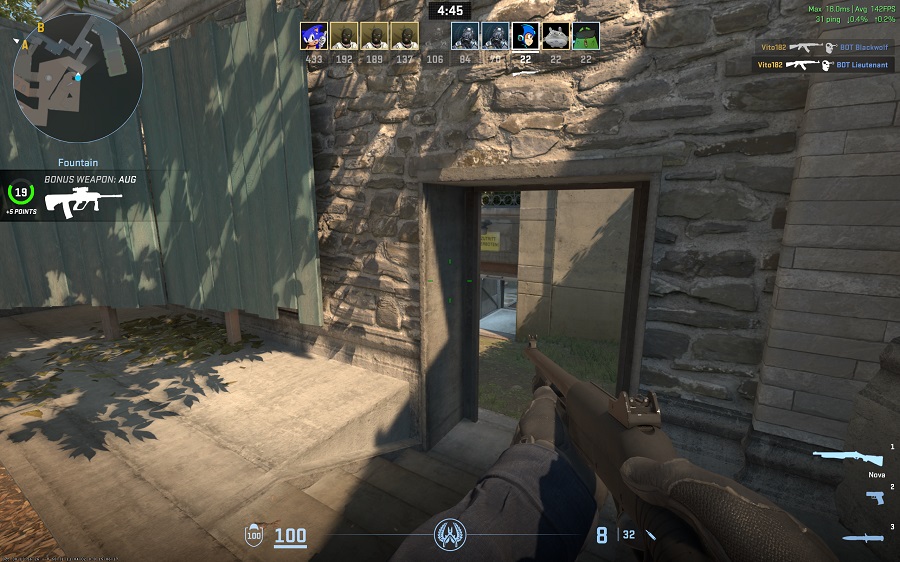900x562 pixels.
Task: Click the BOT Blackwolf kill feed entry
Action: (825, 47)
